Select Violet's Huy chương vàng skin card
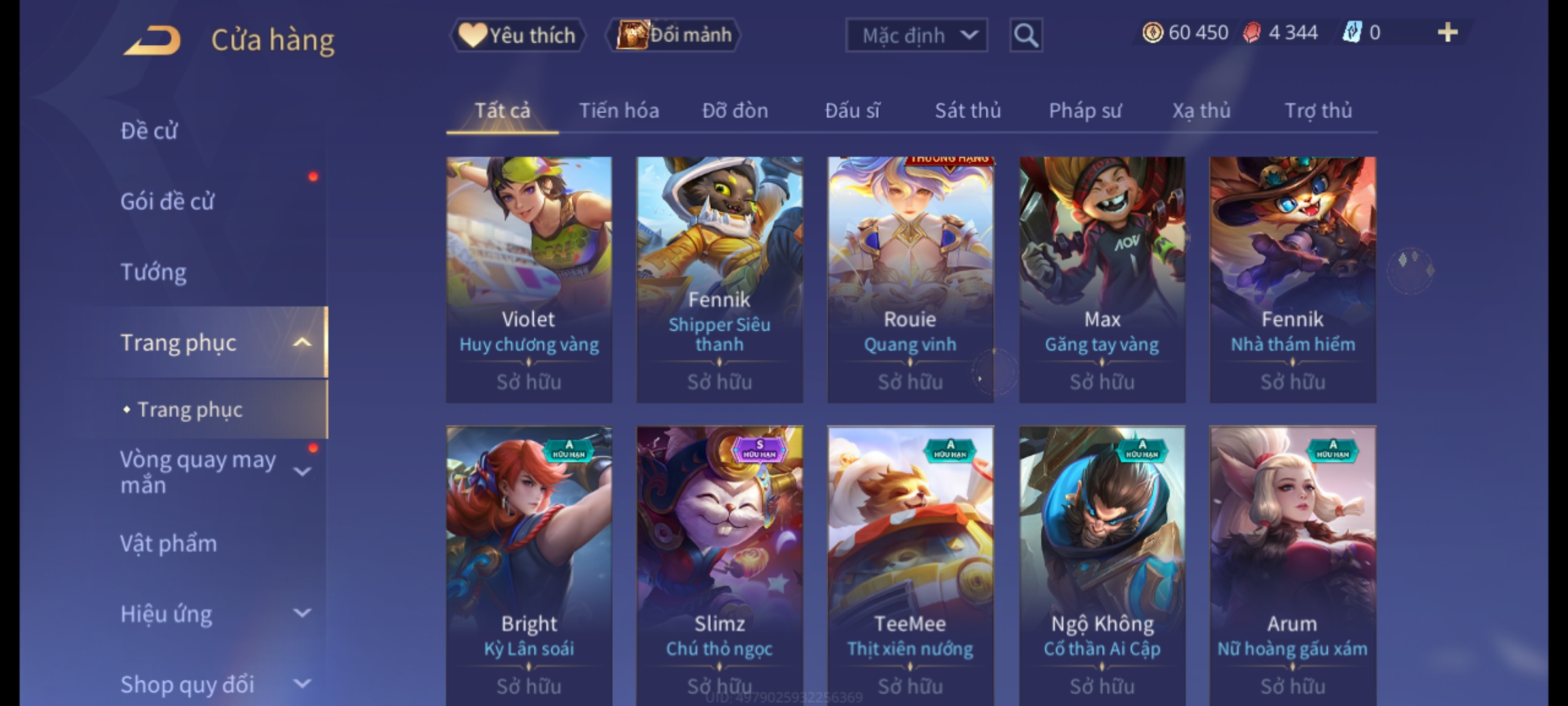 [529, 279]
